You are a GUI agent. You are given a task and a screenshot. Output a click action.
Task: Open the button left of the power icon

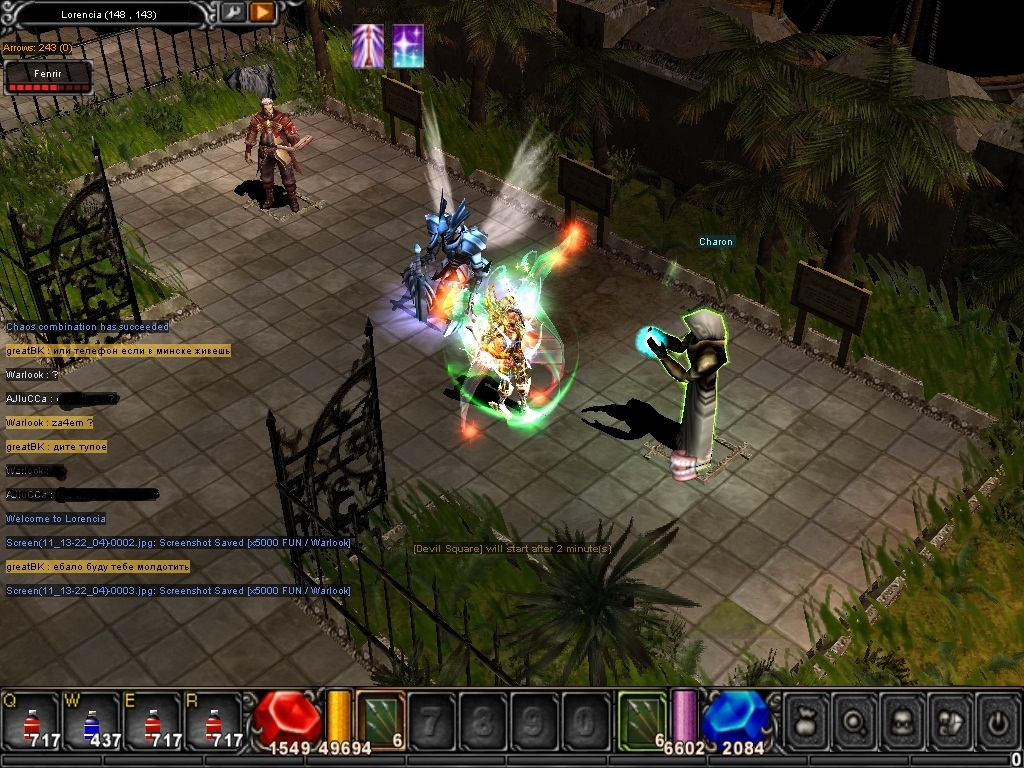pos(950,720)
